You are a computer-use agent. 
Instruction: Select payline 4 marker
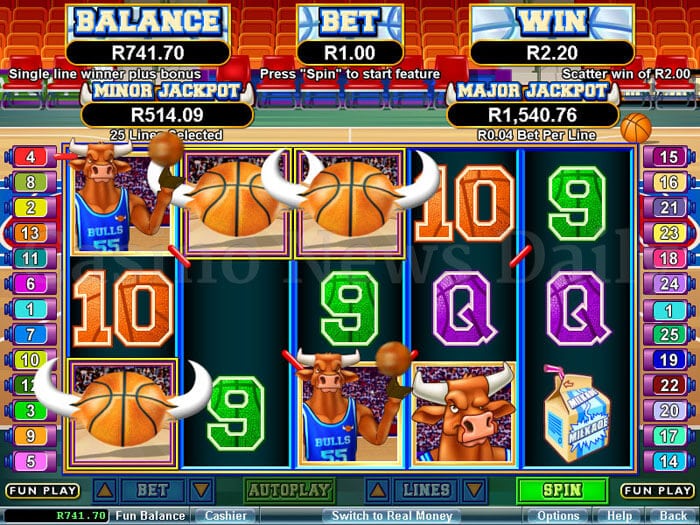click(30, 157)
